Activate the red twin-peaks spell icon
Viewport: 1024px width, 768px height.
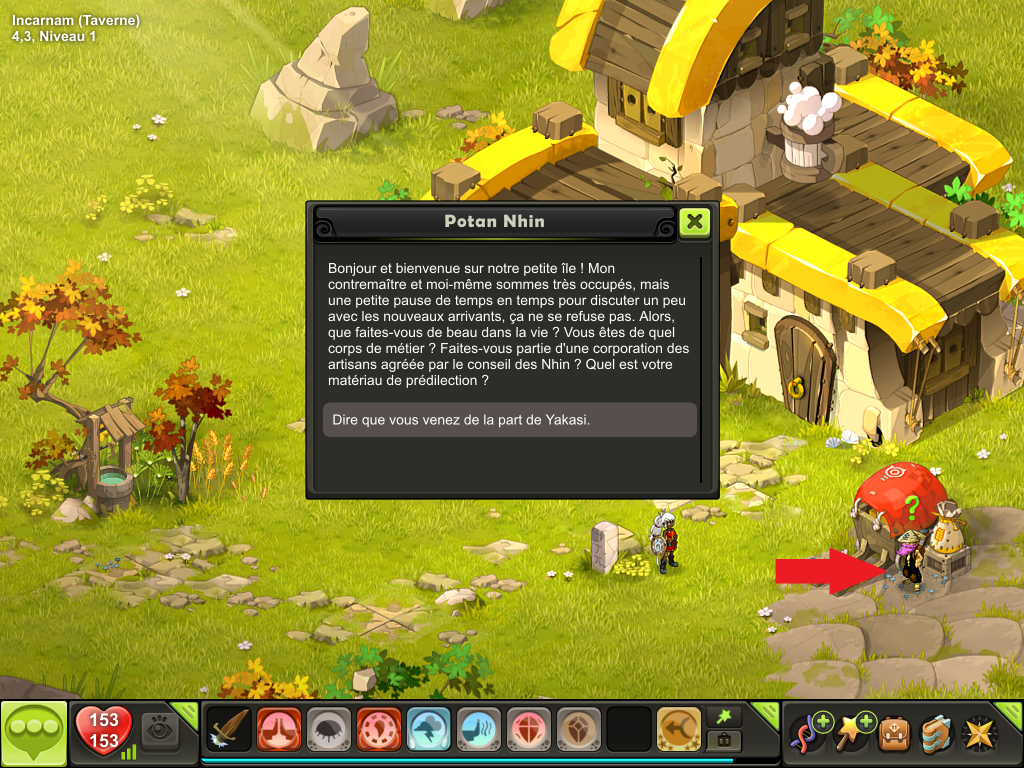(278, 729)
